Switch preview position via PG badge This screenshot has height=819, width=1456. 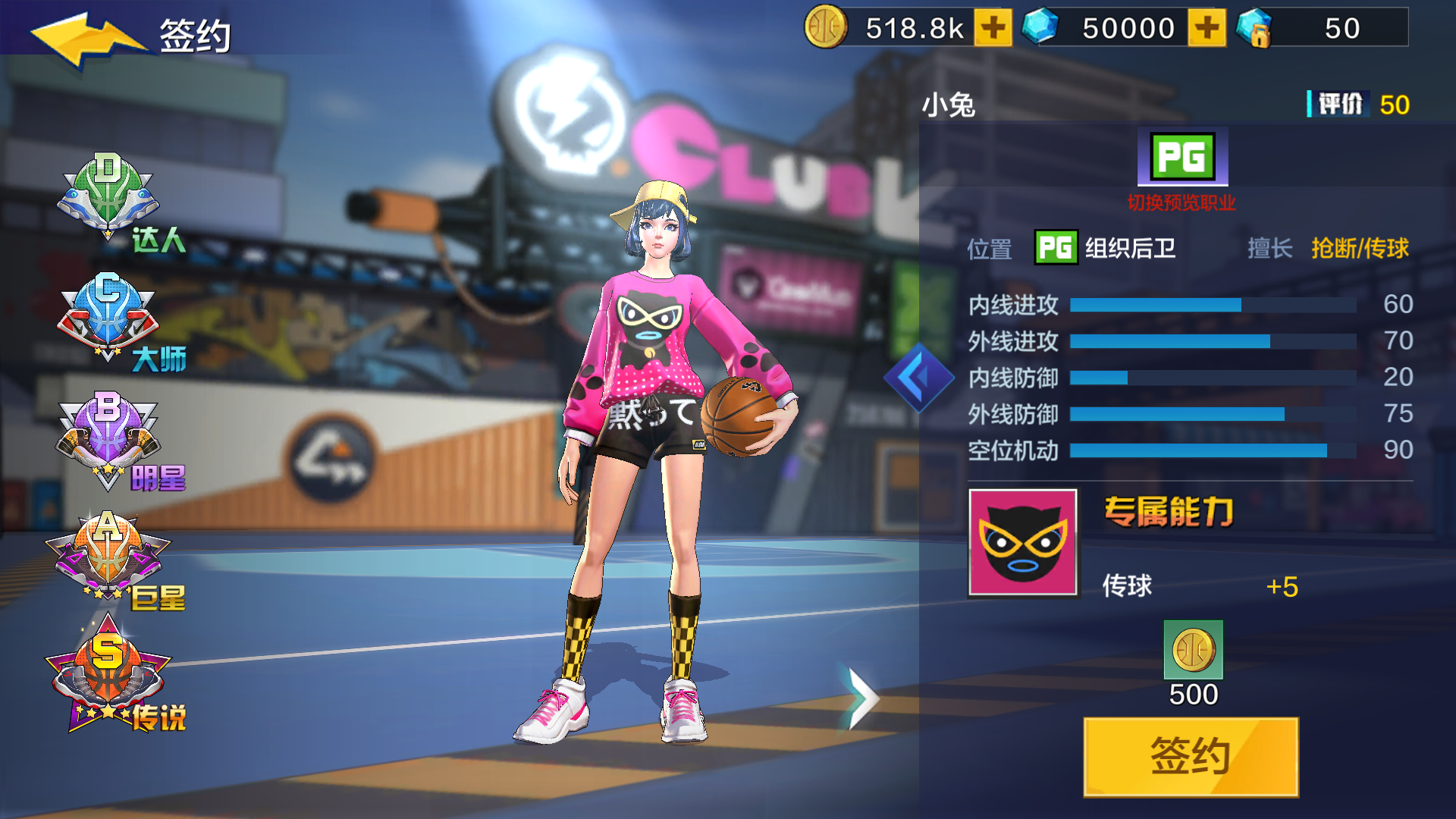click(1181, 158)
